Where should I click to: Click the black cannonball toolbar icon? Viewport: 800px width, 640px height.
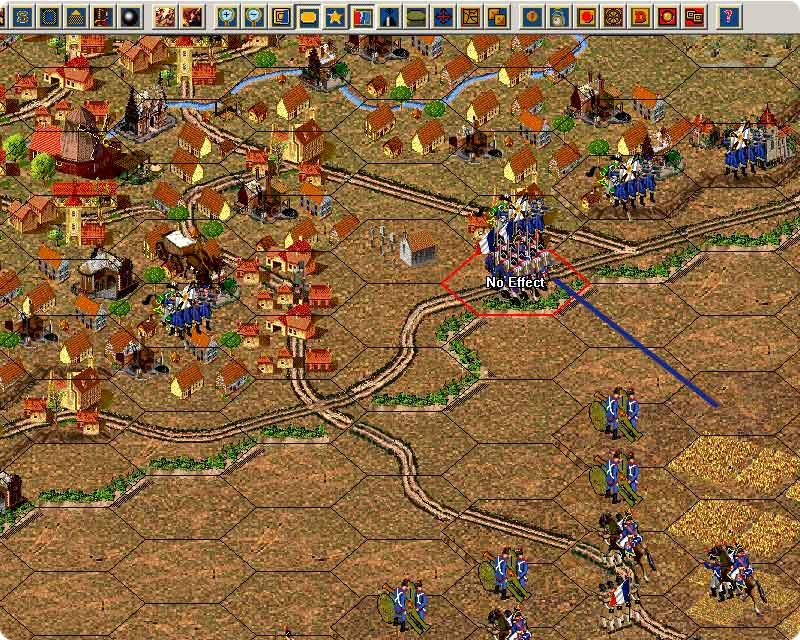[129, 16]
